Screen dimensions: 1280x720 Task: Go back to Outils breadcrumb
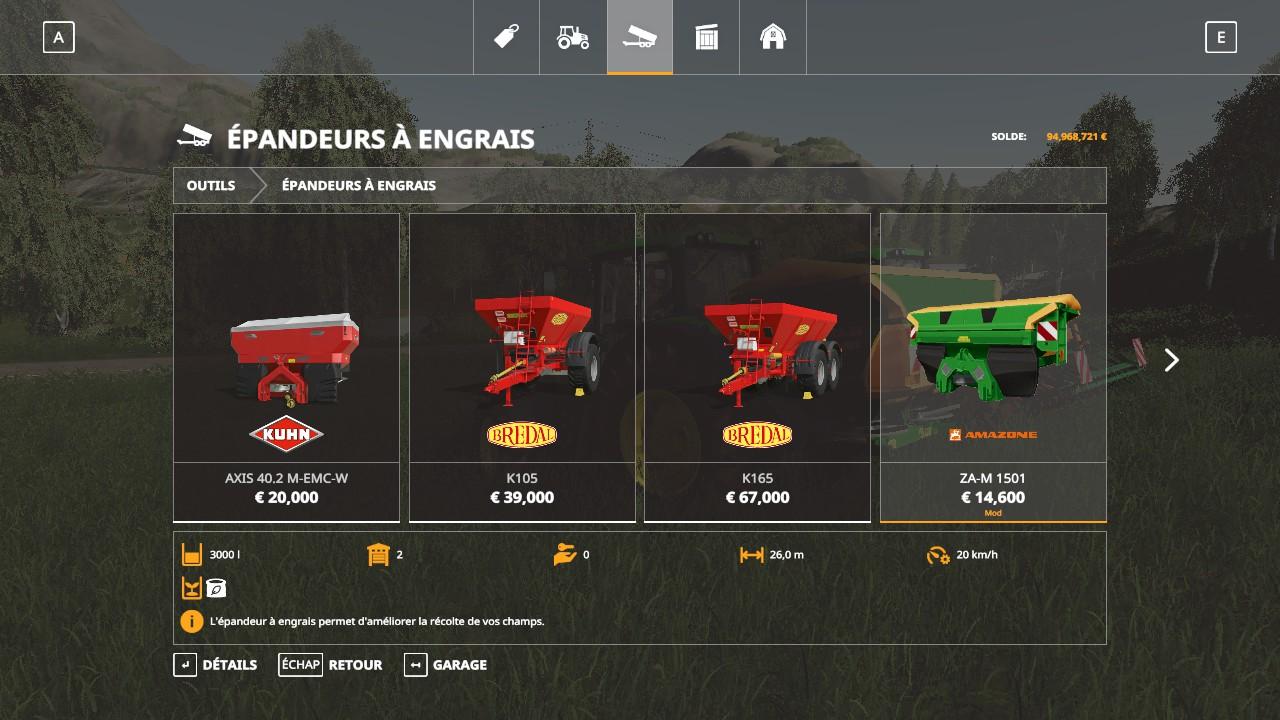point(211,185)
